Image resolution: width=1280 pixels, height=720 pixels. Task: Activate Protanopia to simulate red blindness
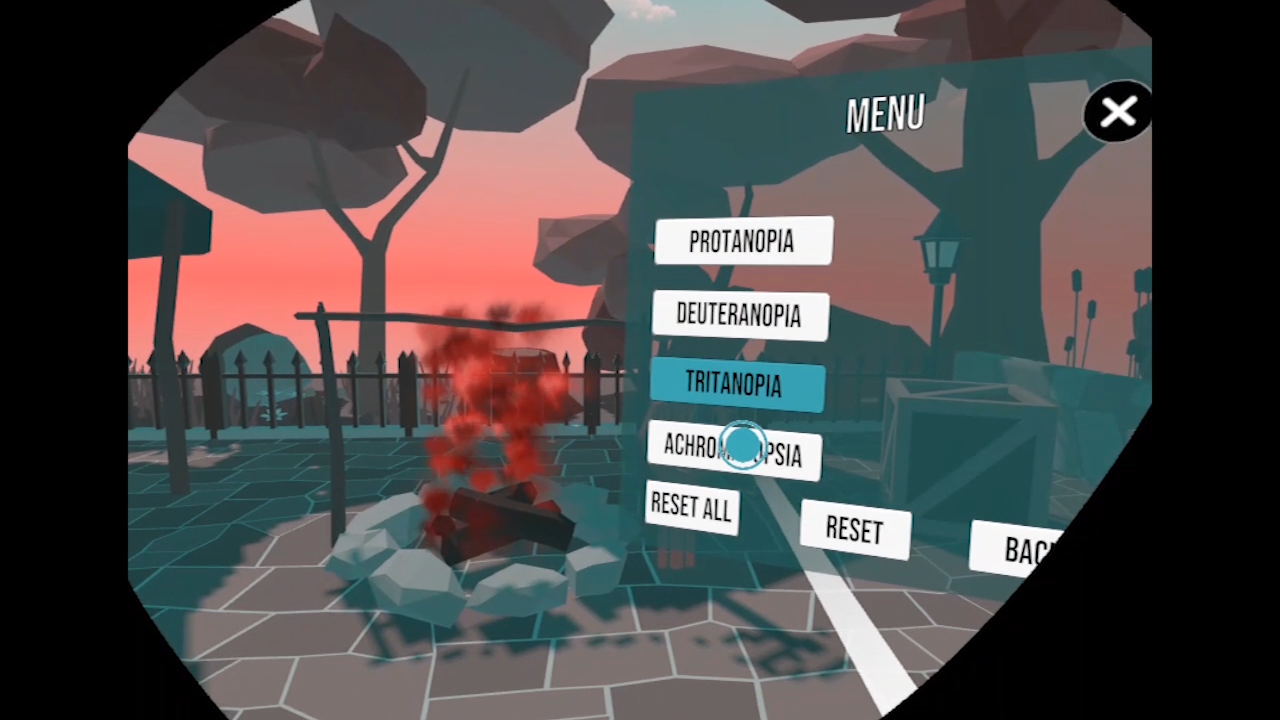point(742,241)
